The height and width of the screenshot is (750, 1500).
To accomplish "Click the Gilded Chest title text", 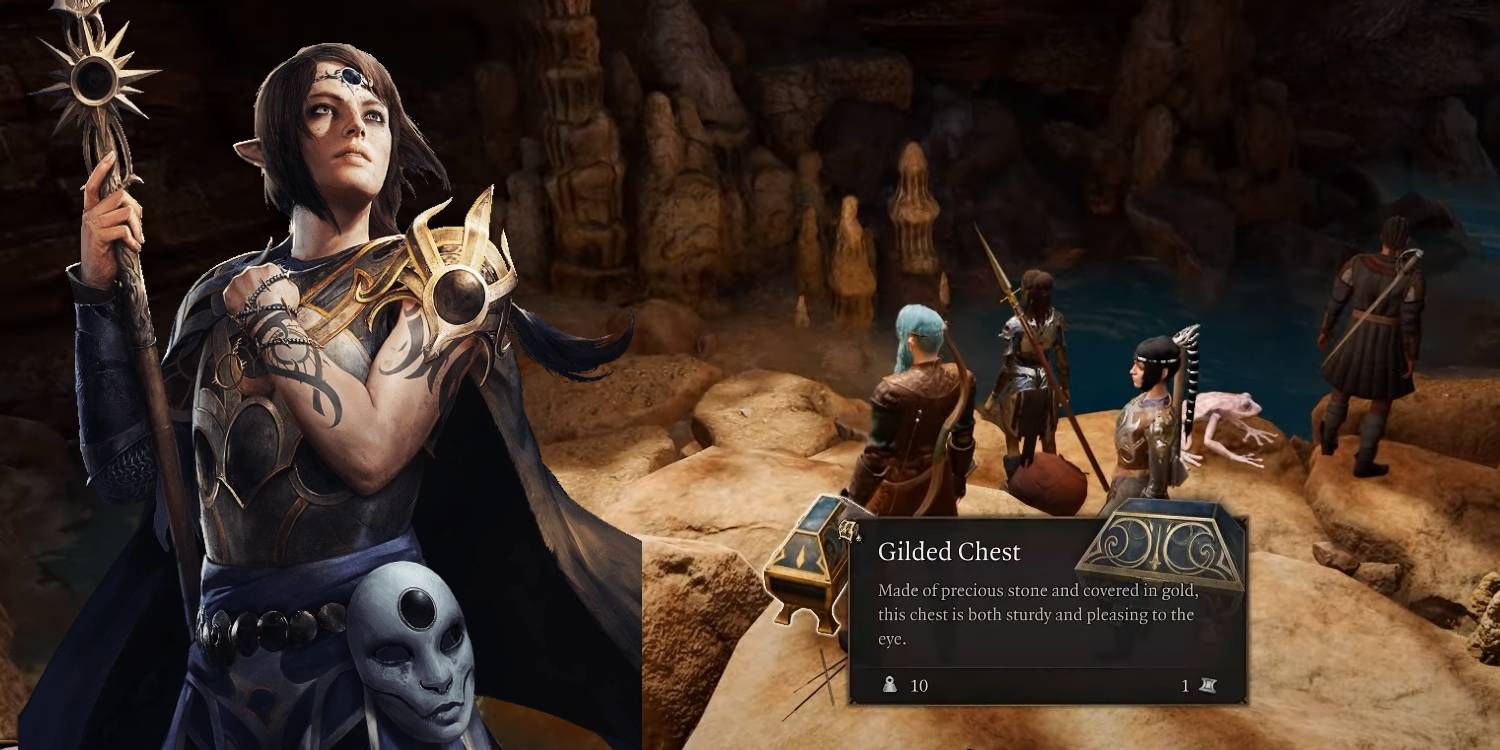I will pos(950,551).
